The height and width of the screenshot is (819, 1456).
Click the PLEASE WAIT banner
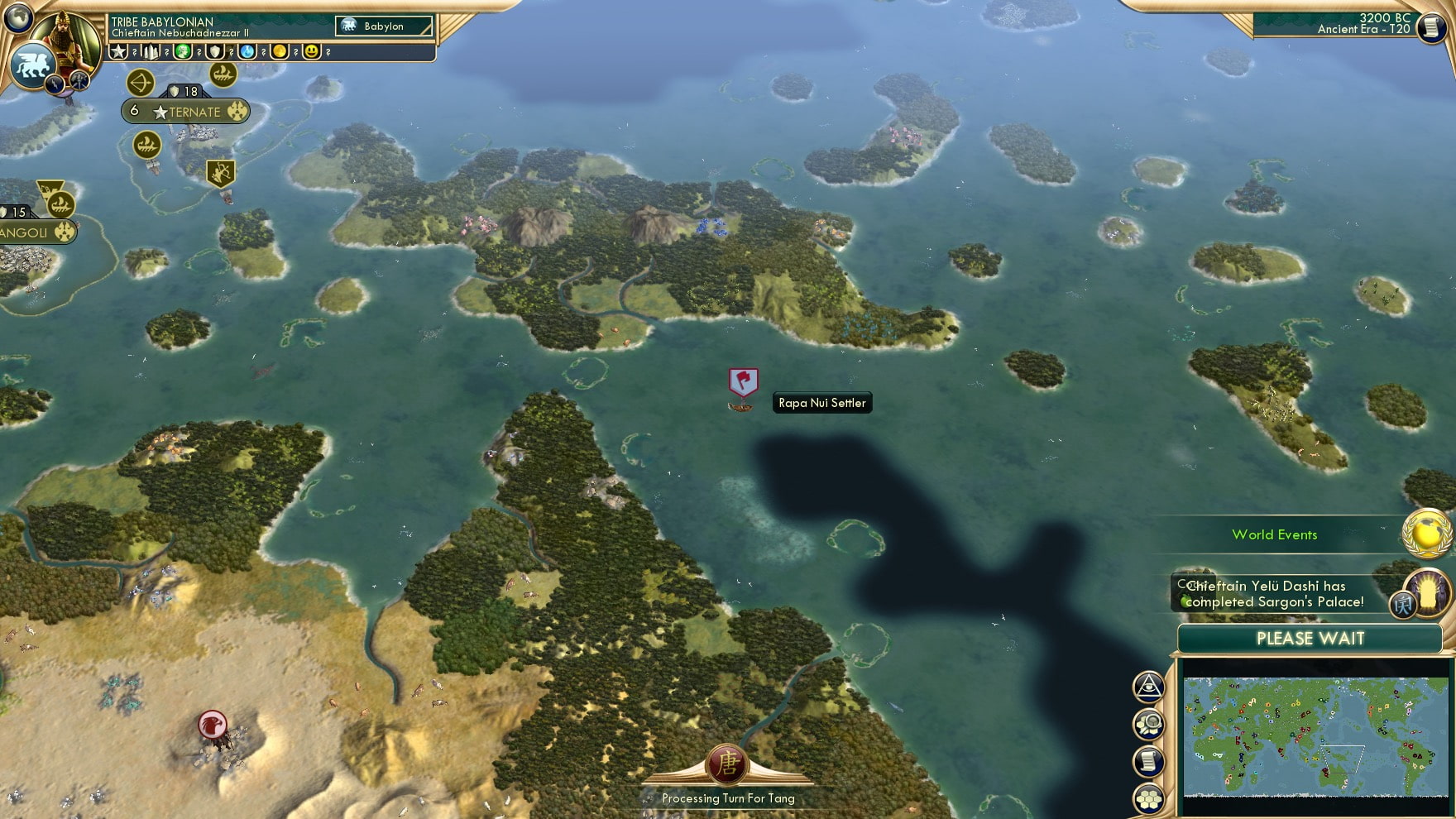coord(1309,639)
